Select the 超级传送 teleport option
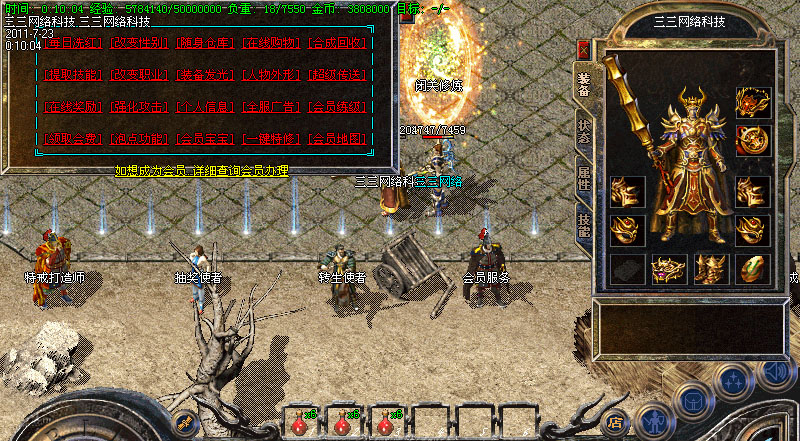This screenshot has width=800, height=441. (x=338, y=75)
